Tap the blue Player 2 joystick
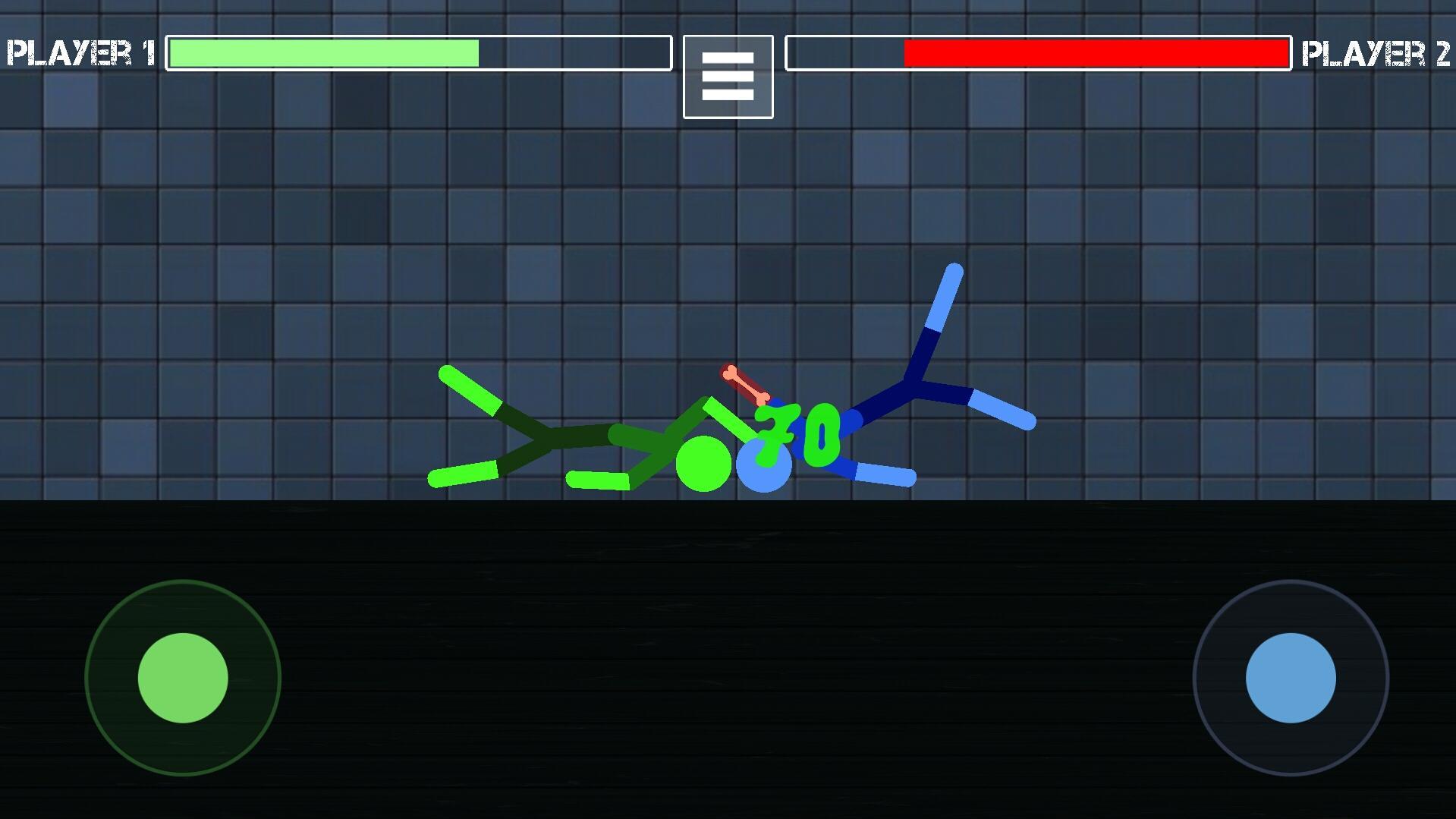The height and width of the screenshot is (819, 1456). [x=1291, y=678]
